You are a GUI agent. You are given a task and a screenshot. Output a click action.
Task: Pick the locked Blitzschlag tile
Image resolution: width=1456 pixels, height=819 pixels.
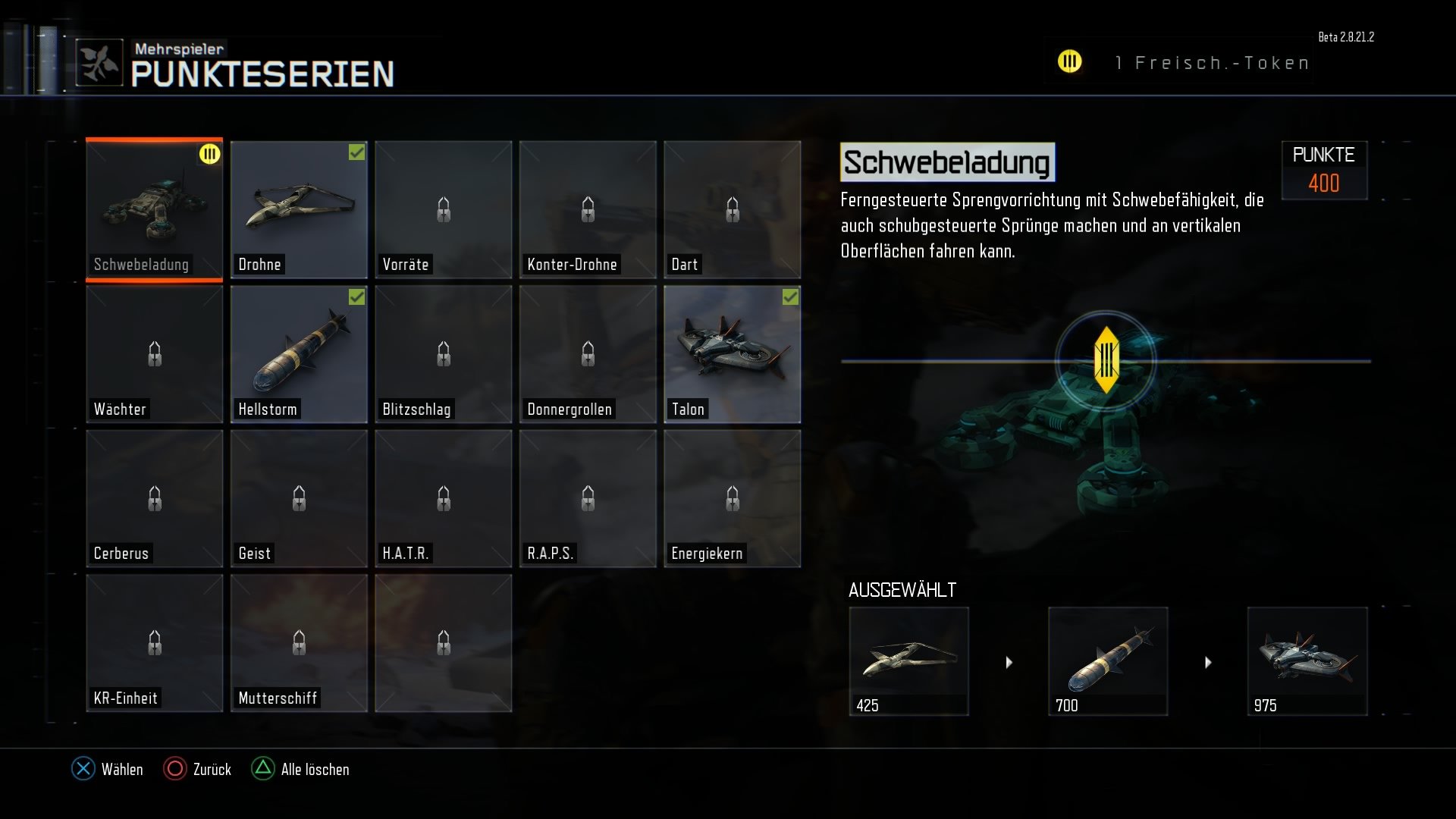pos(443,354)
